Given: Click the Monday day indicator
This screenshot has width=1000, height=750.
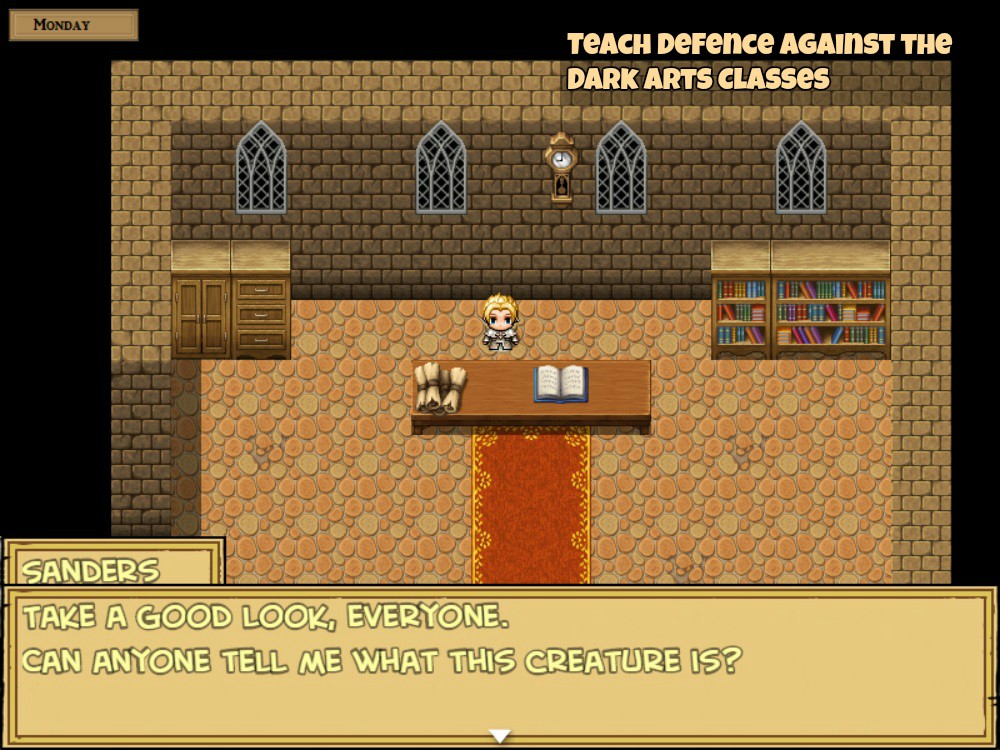Looking at the screenshot, I should (x=73, y=25).
